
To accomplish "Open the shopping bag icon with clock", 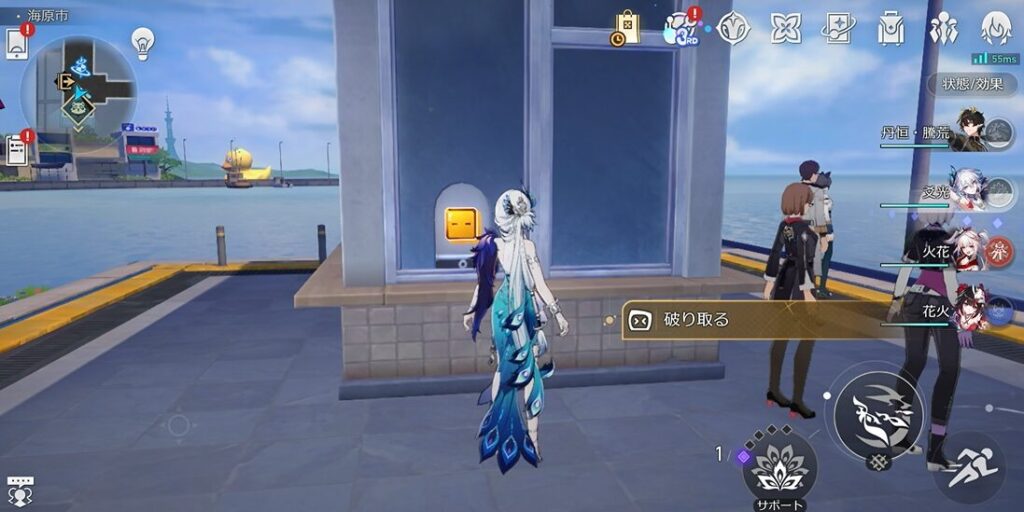I will (626, 28).
